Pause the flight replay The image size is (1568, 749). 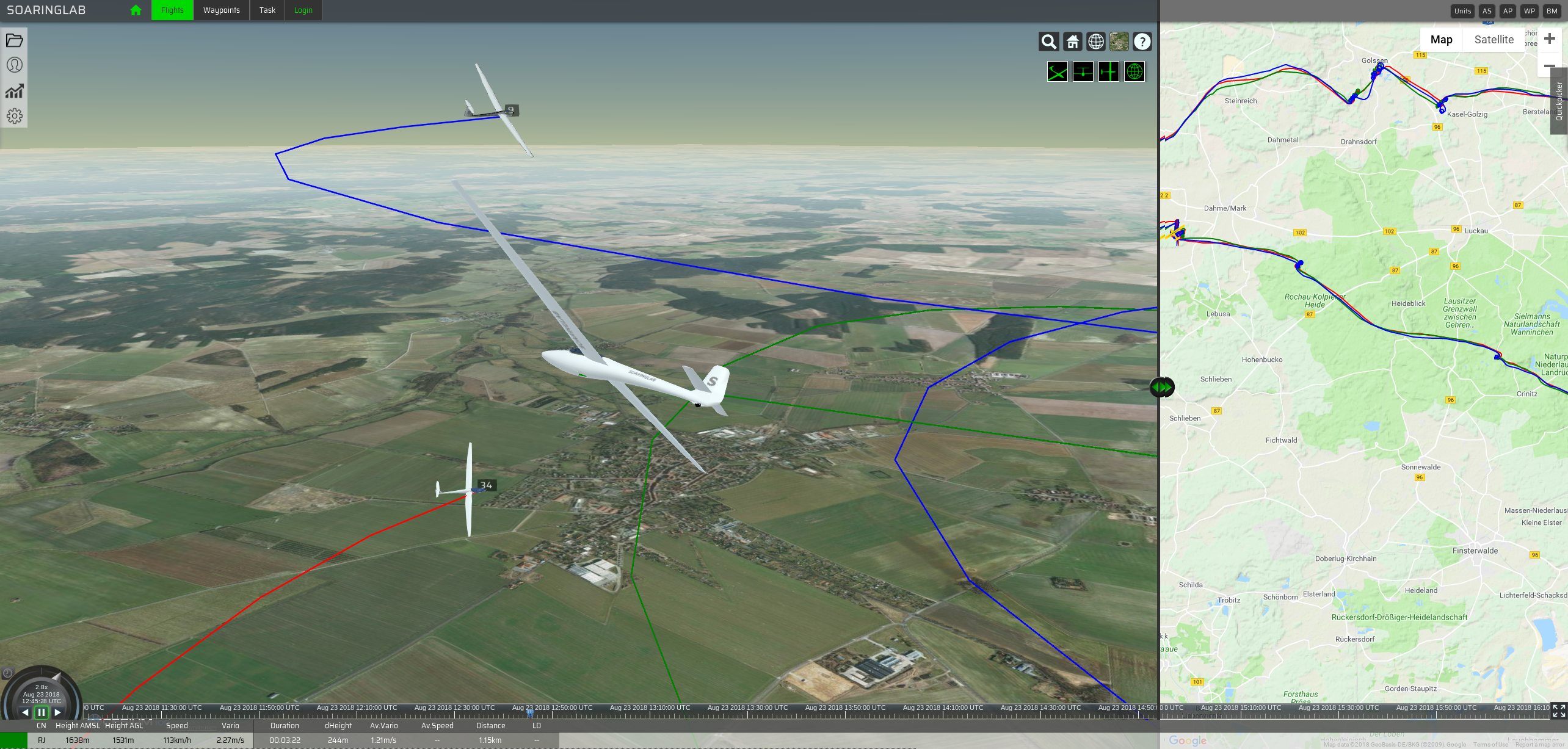(x=41, y=712)
